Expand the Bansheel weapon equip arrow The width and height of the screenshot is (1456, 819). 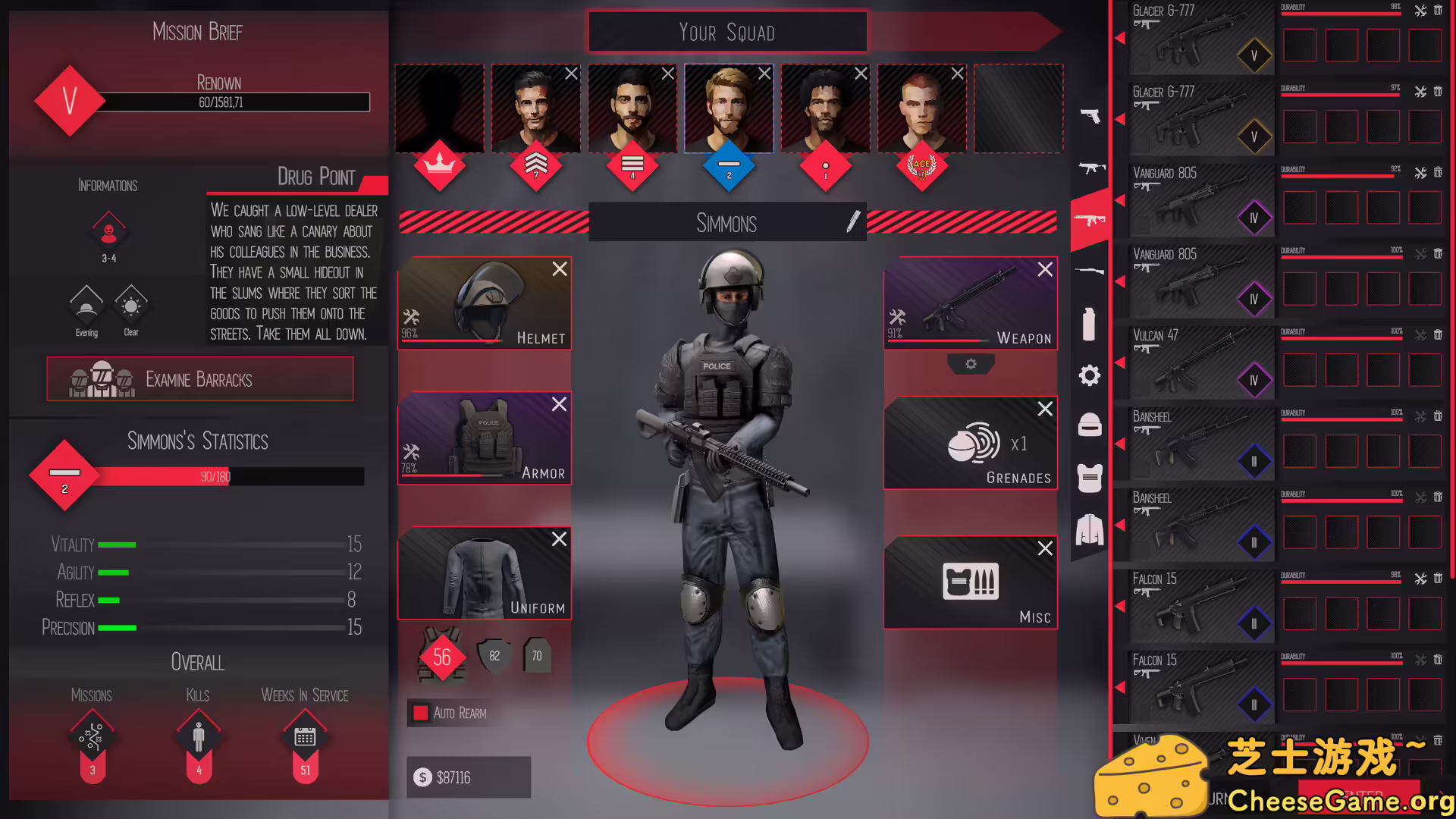coord(1119,444)
